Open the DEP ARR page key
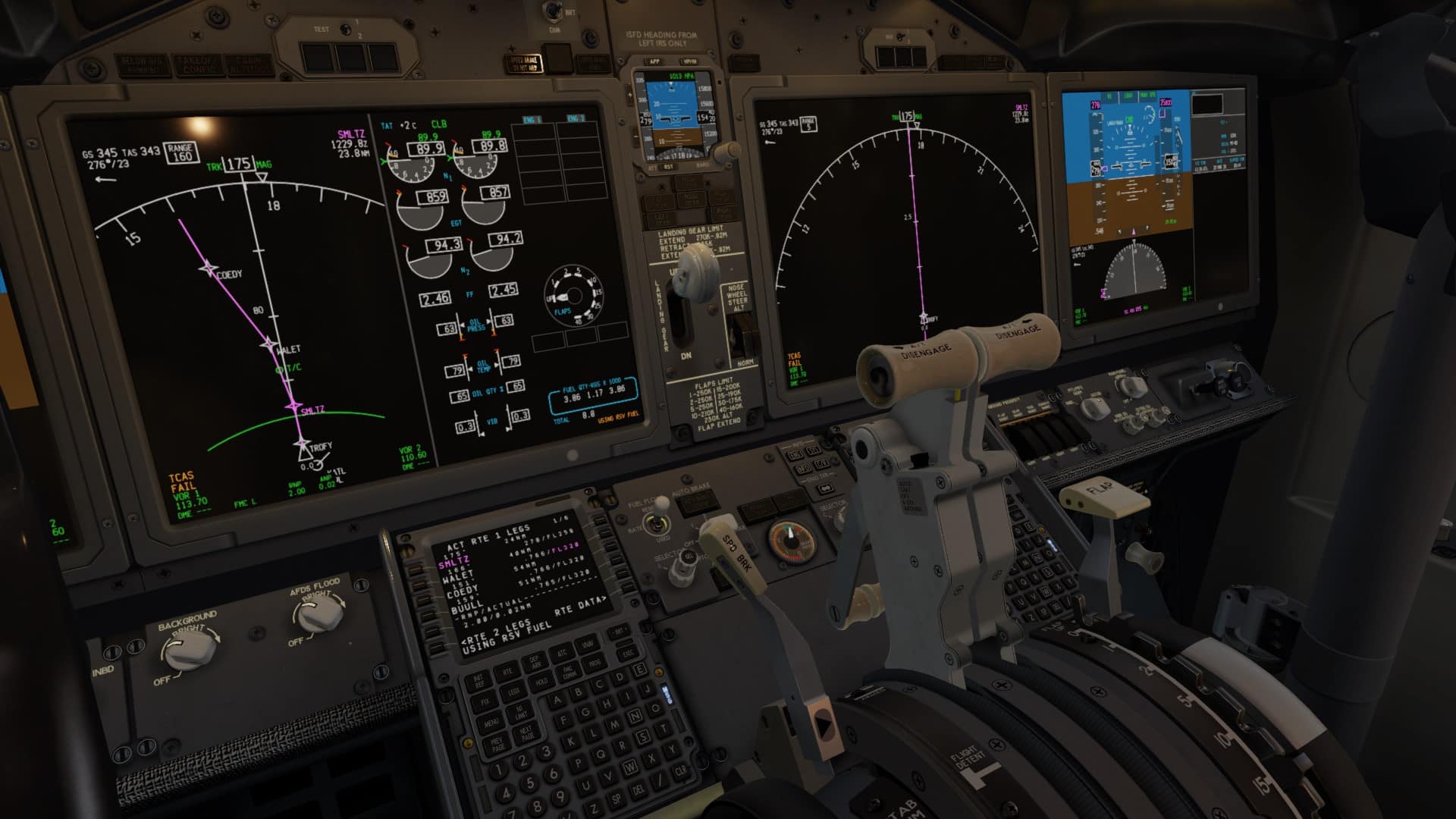 pyautogui.click(x=535, y=662)
